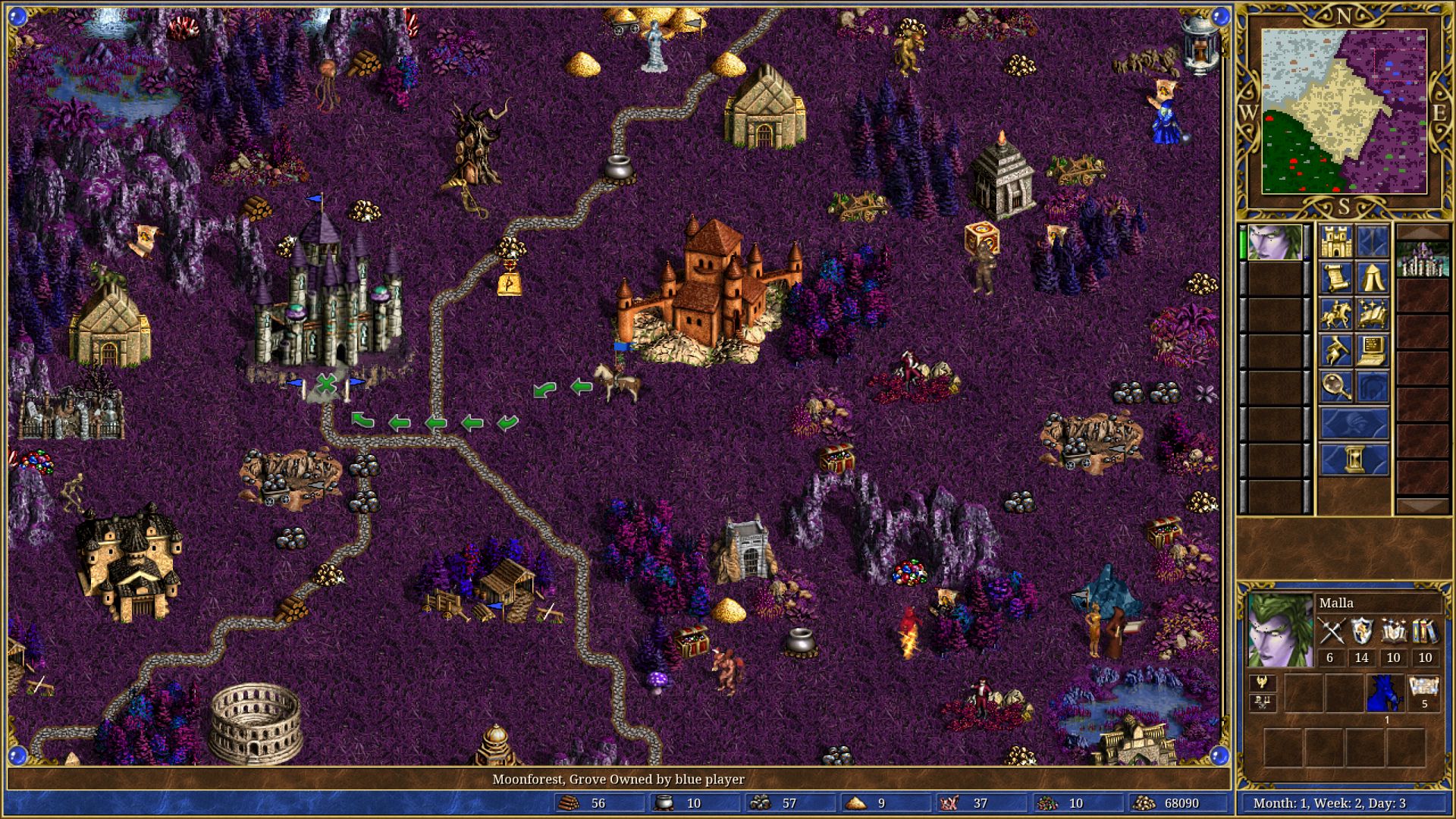Move hero with the horseman button
The height and width of the screenshot is (819, 1456).
[1336, 314]
